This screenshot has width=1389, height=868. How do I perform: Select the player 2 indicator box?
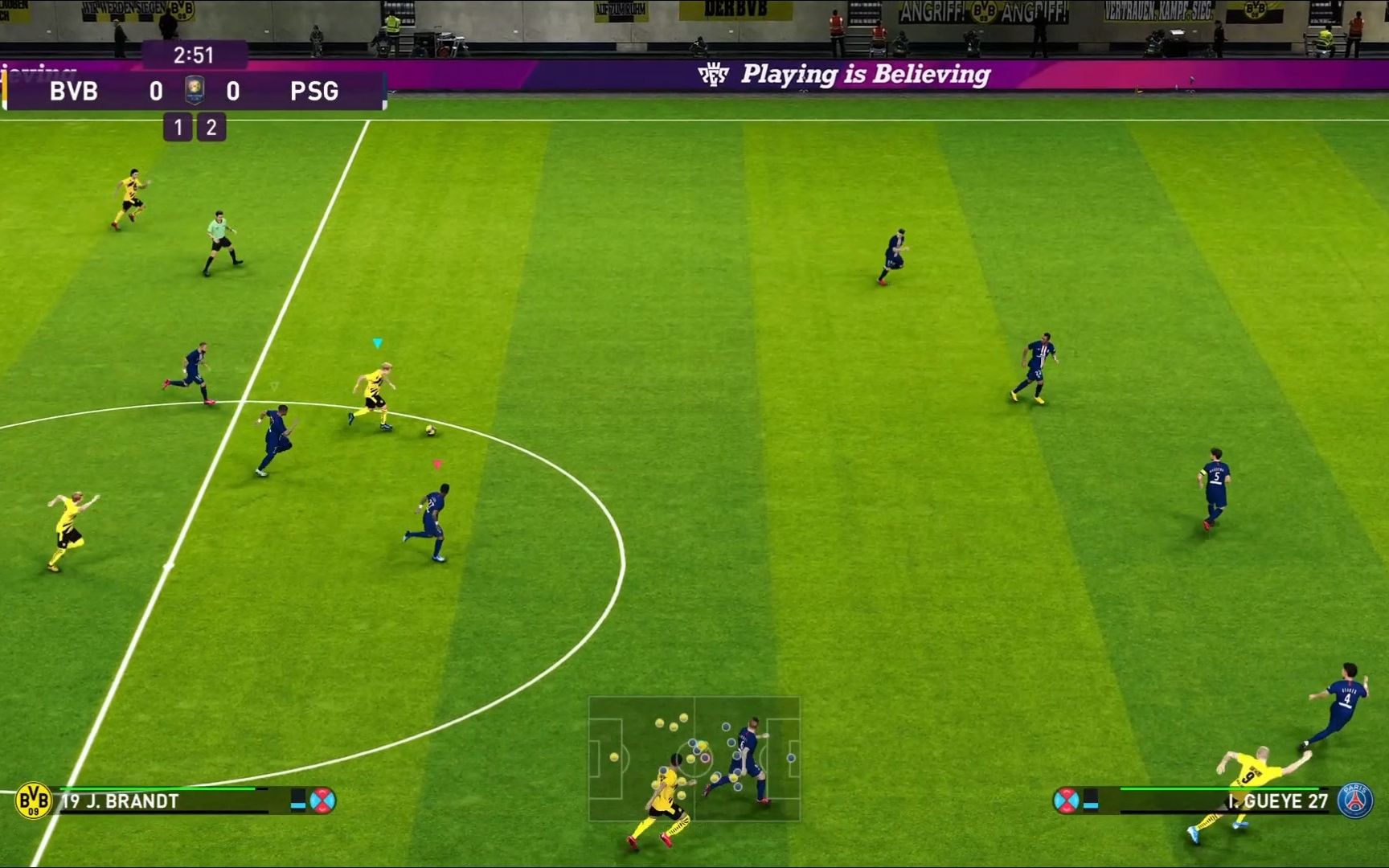point(211,127)
